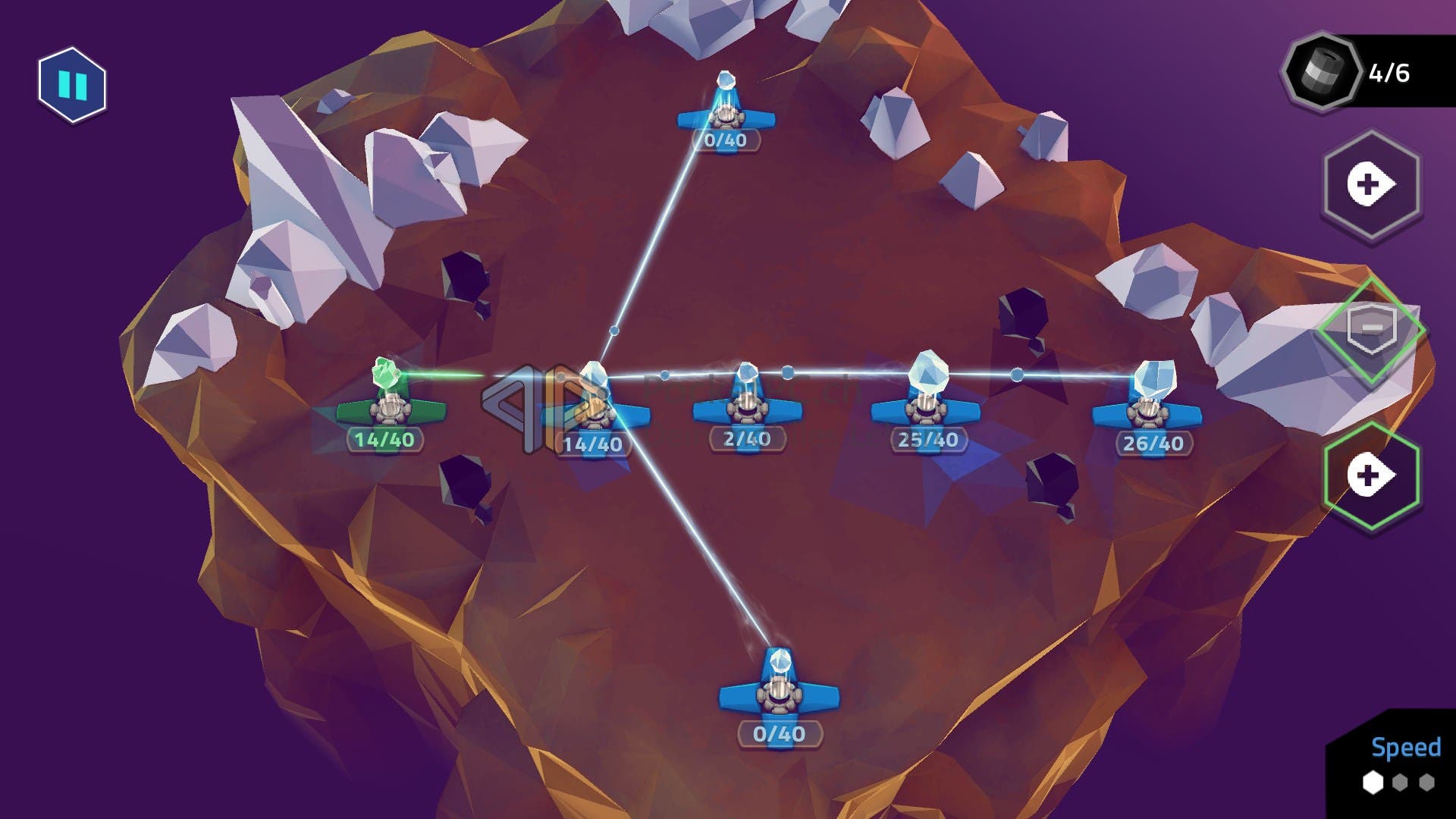Set speed to the middle hexagon
The width and height of the screenshot is (1456, 819).
click(x=1400, y=782)
